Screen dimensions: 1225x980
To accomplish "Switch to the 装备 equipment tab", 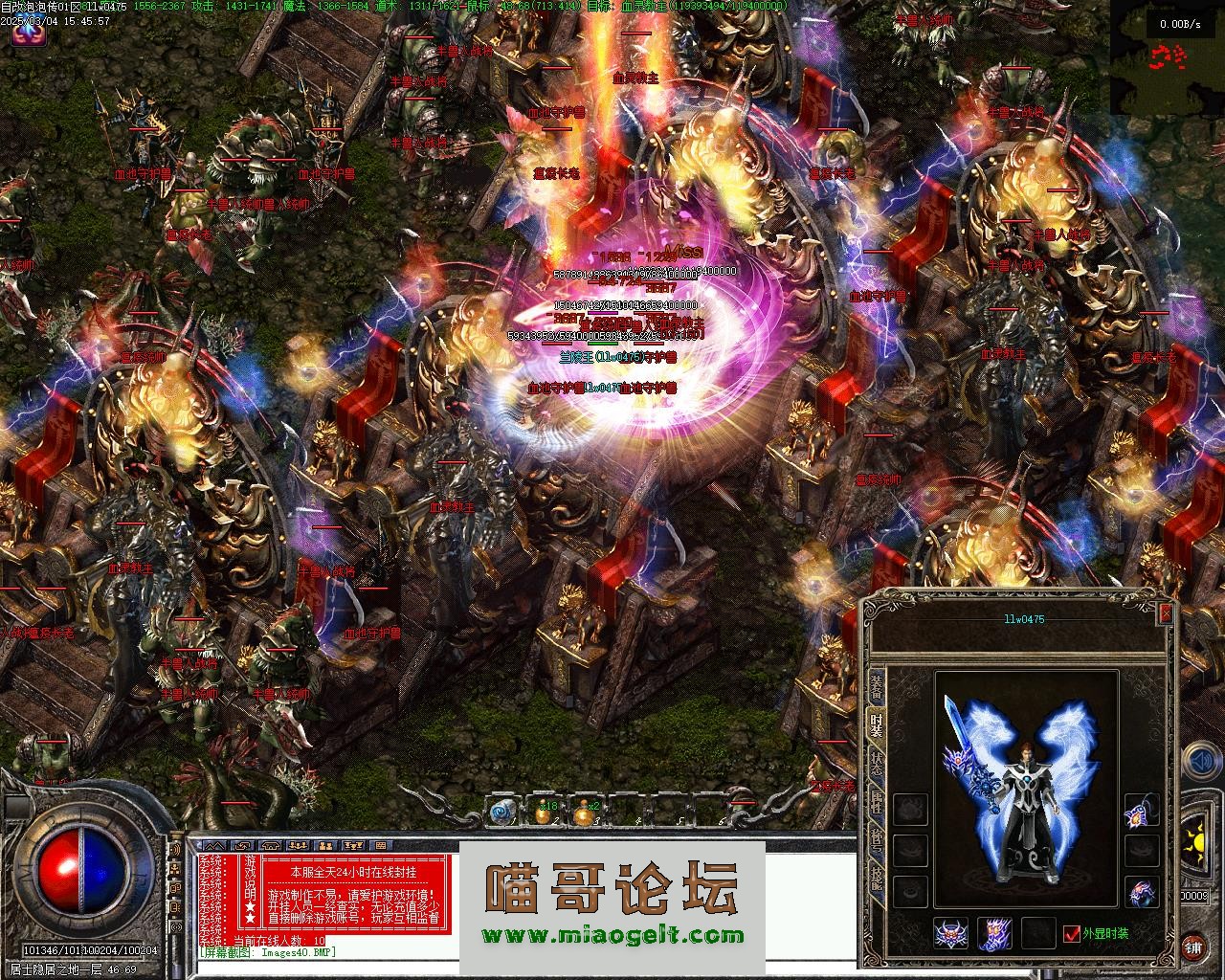I will coord(876,684).
